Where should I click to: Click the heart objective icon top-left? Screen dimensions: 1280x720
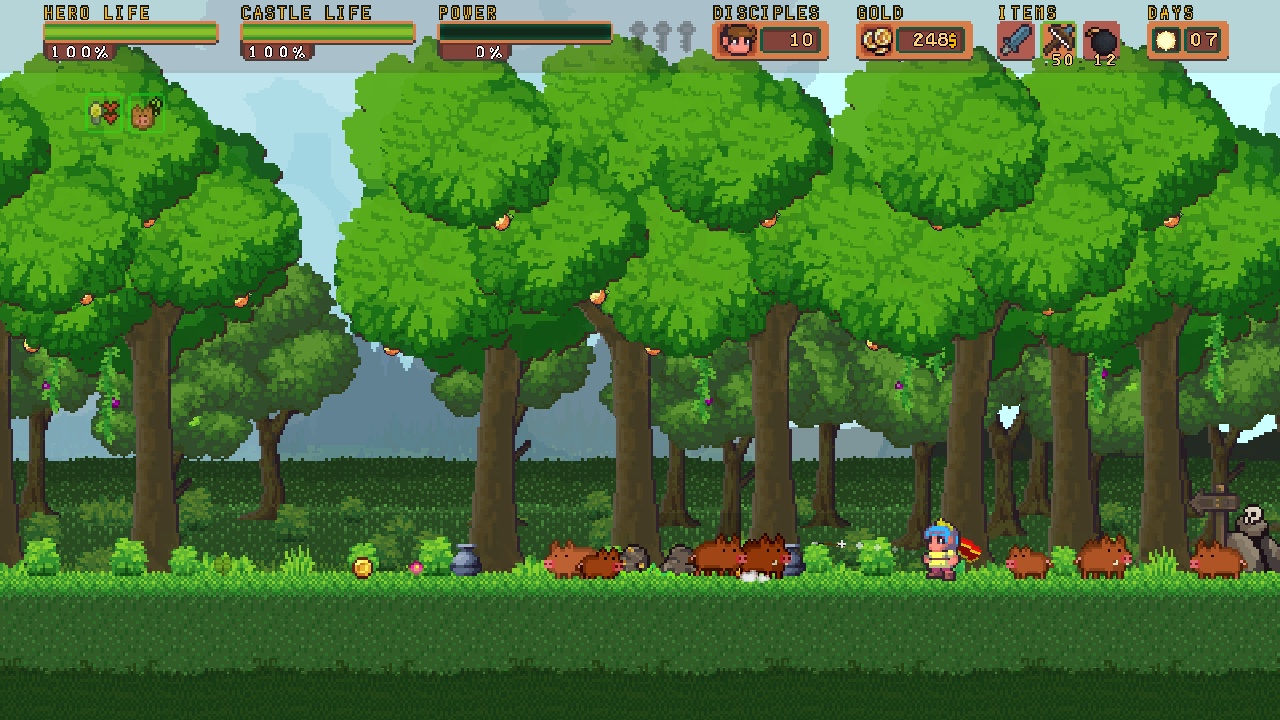[x=109, y=111]
